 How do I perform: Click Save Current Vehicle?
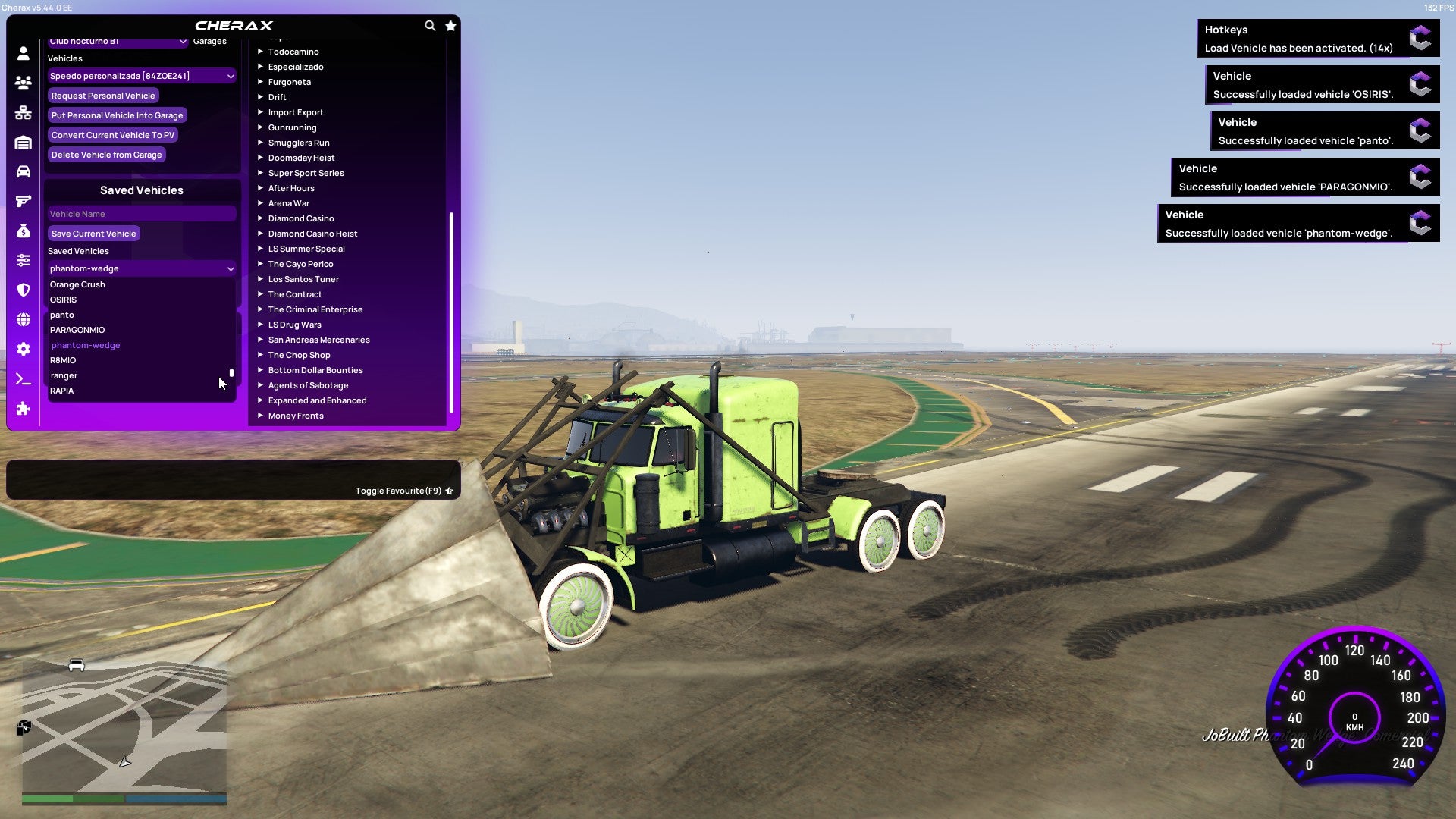93,233
